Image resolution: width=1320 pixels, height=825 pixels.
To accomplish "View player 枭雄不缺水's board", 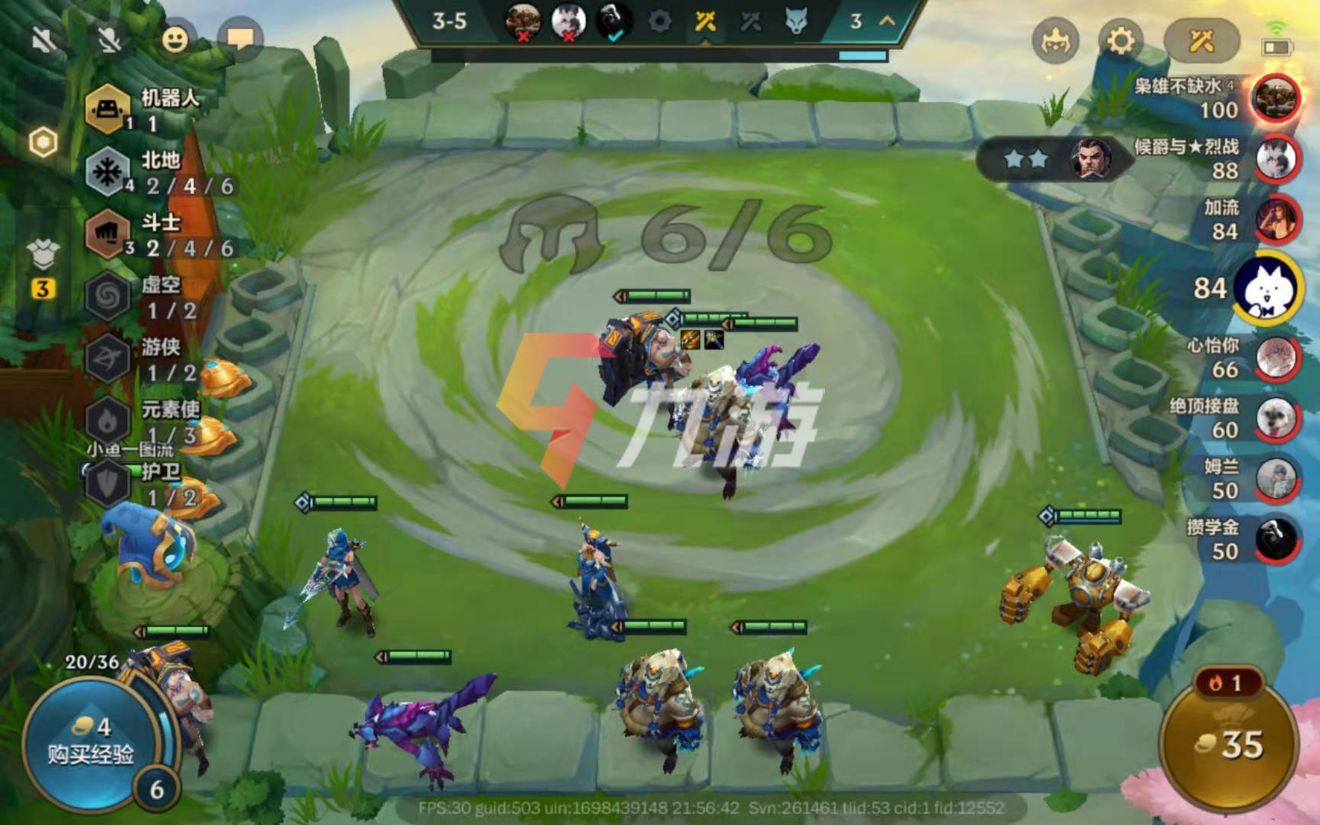I will pyautogui.click(x=1276, y=98).
